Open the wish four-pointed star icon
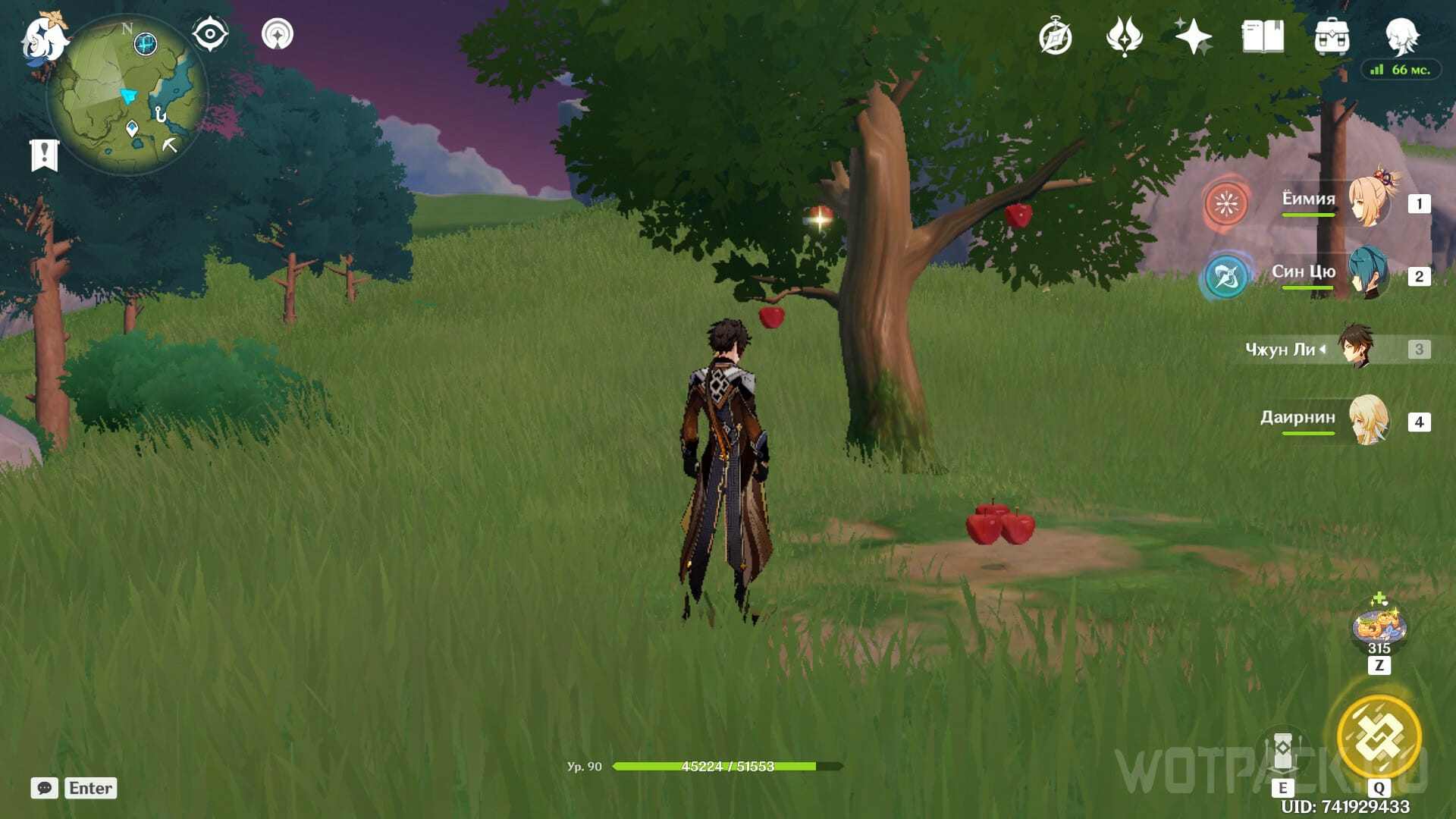 (x=1193, y=36)
